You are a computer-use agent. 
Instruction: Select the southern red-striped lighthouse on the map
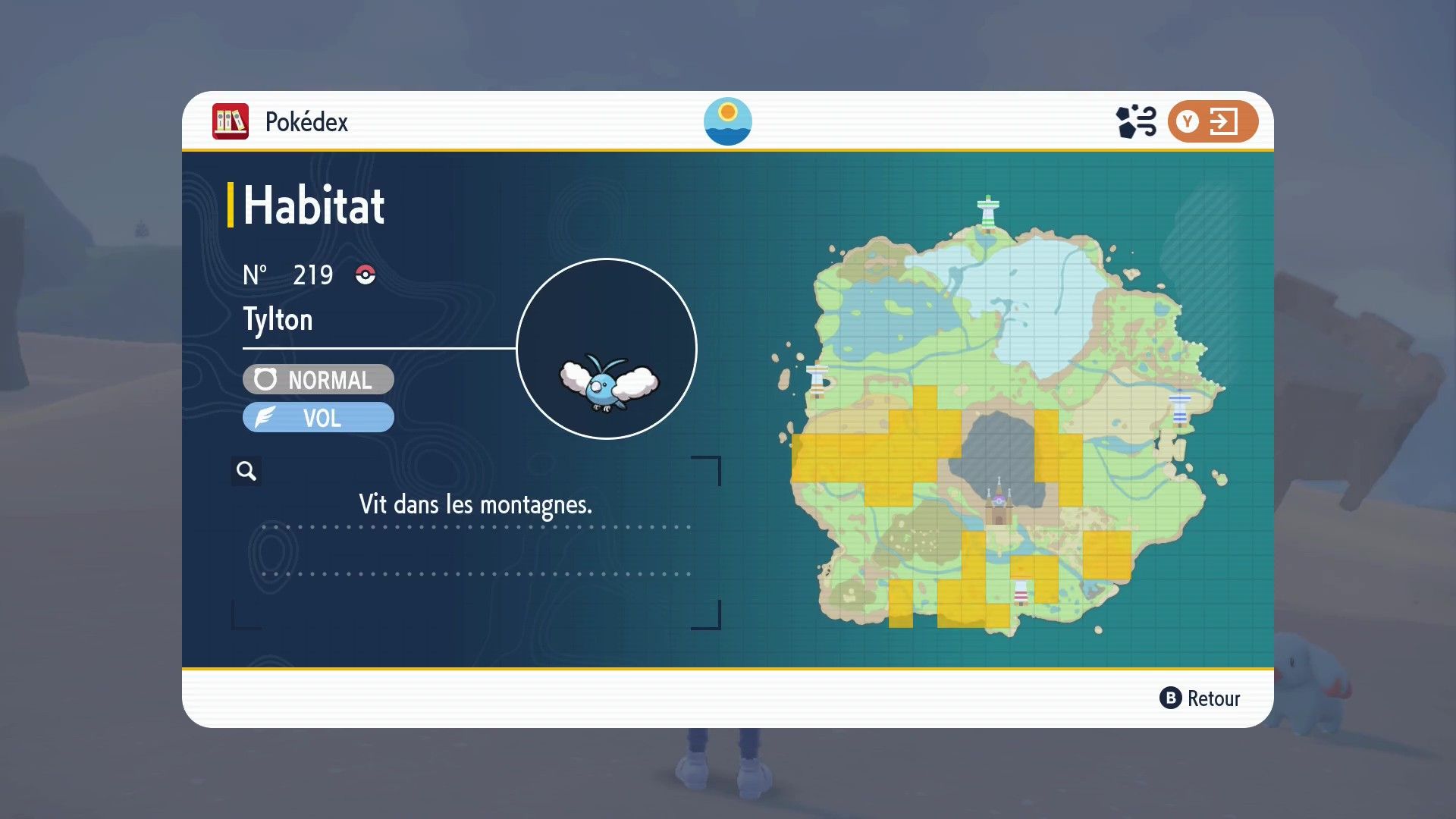coord(1020,591)
